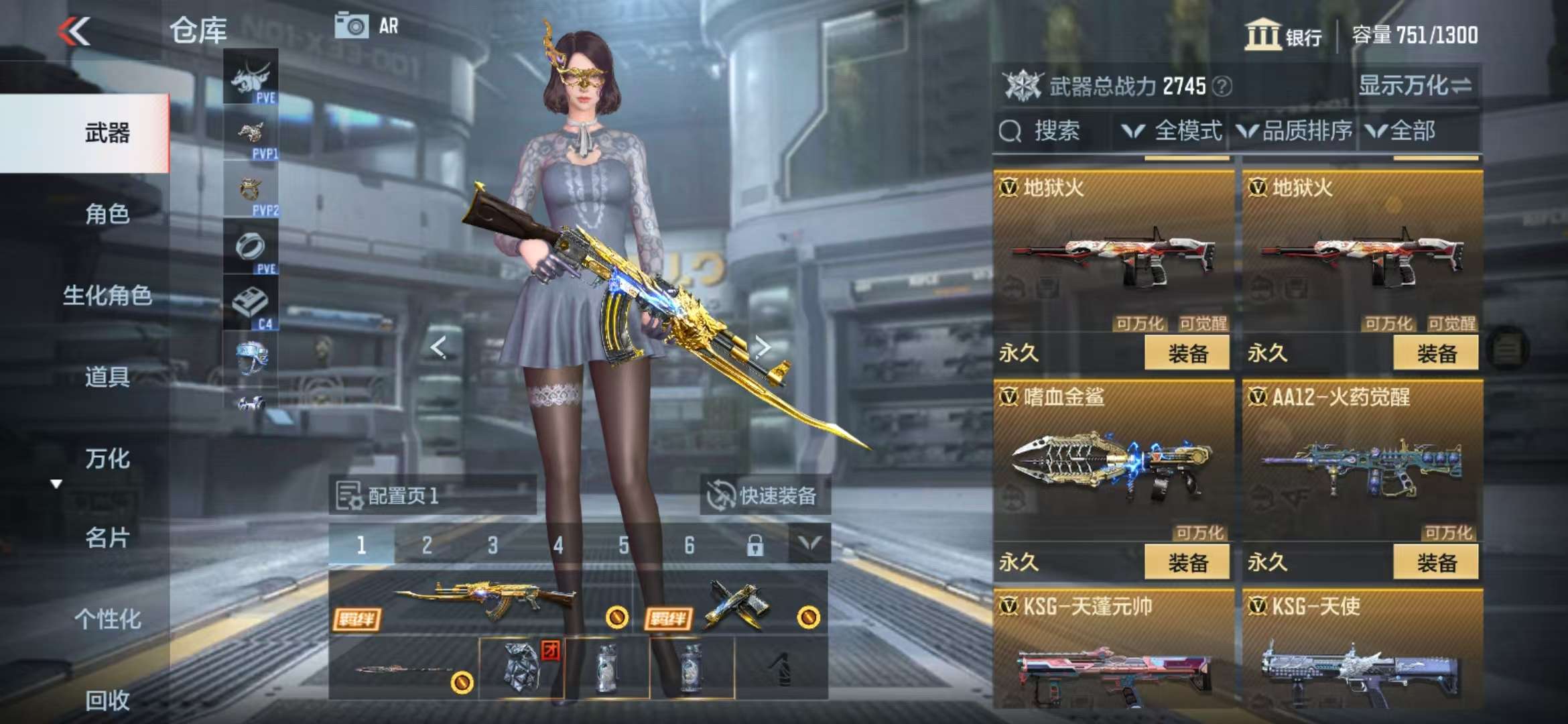Open the 个性化 personalization tab
The image size is (1568, 724).
coord(107,619)
